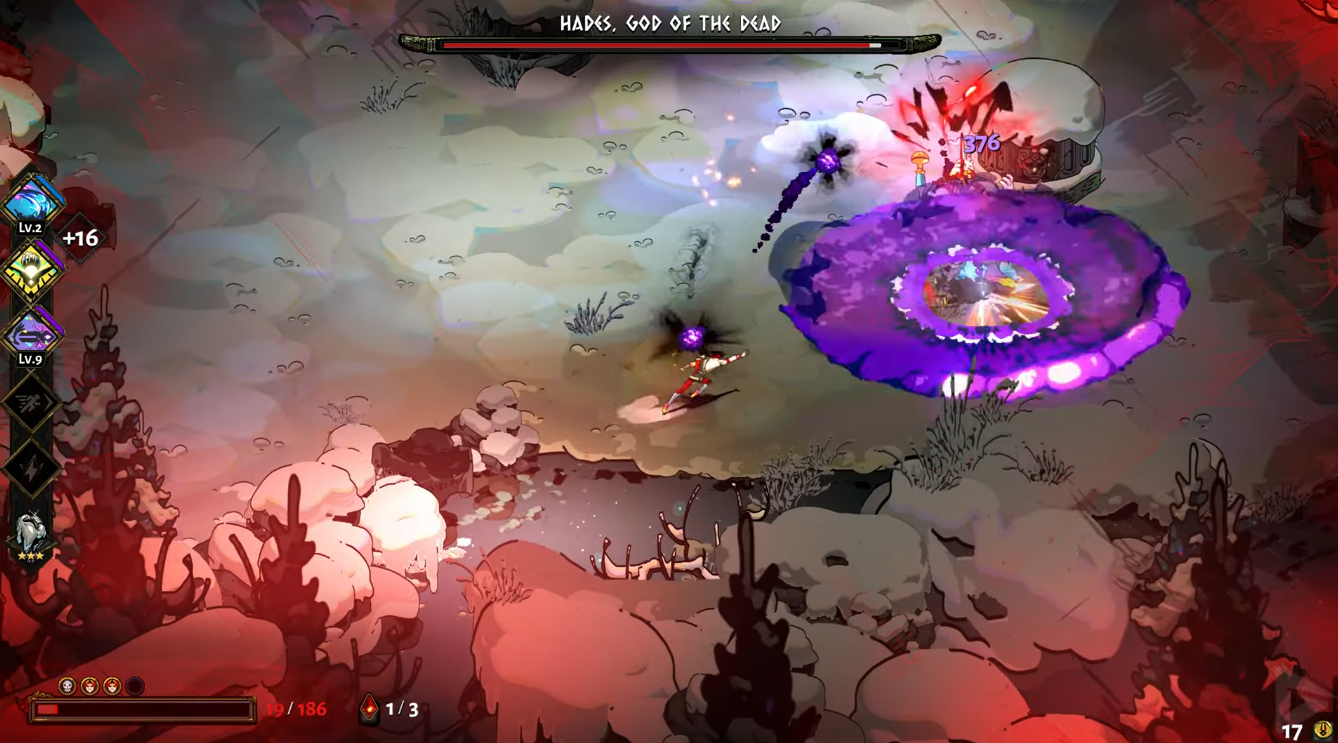Click the empty dash boon slot
Image resolution: width=1338 pixels, height=743 pixels.
[31, 402]
